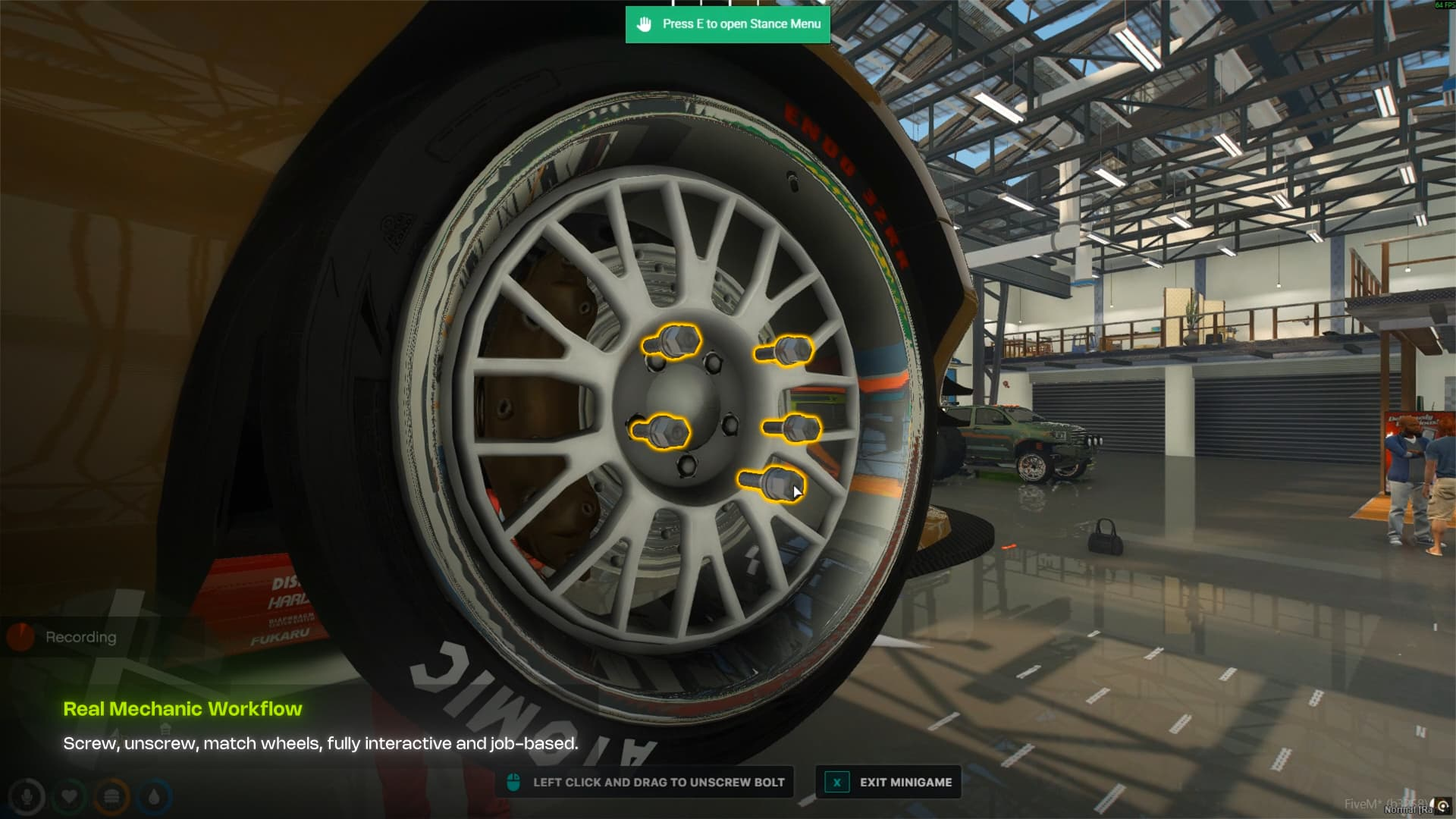Click the burger hunger indicator icon
Viewport: 1456px width, 819px height.
112,796
